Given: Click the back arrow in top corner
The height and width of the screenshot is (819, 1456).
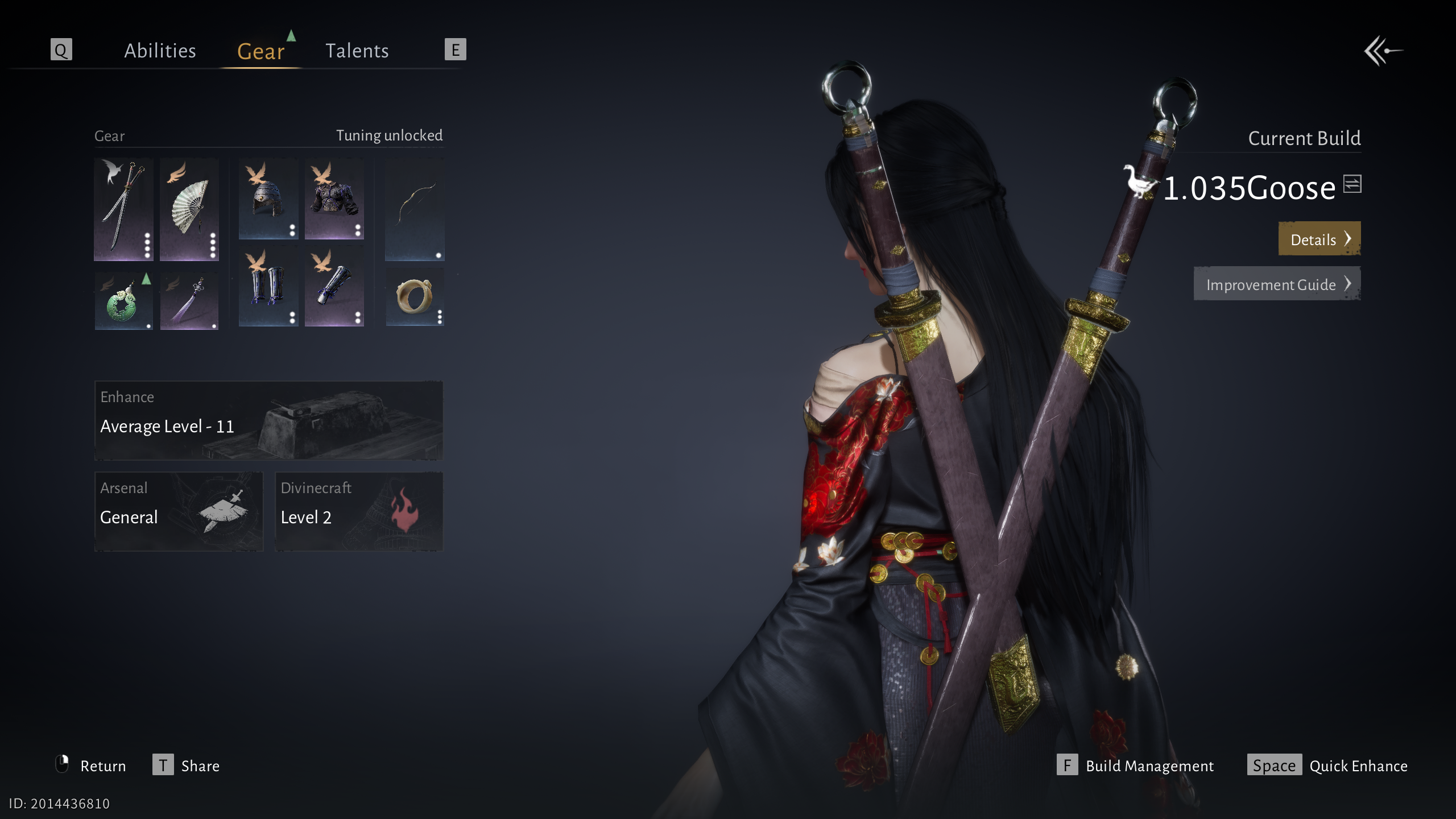Looking at the screenshot, I should point(1383,51).
